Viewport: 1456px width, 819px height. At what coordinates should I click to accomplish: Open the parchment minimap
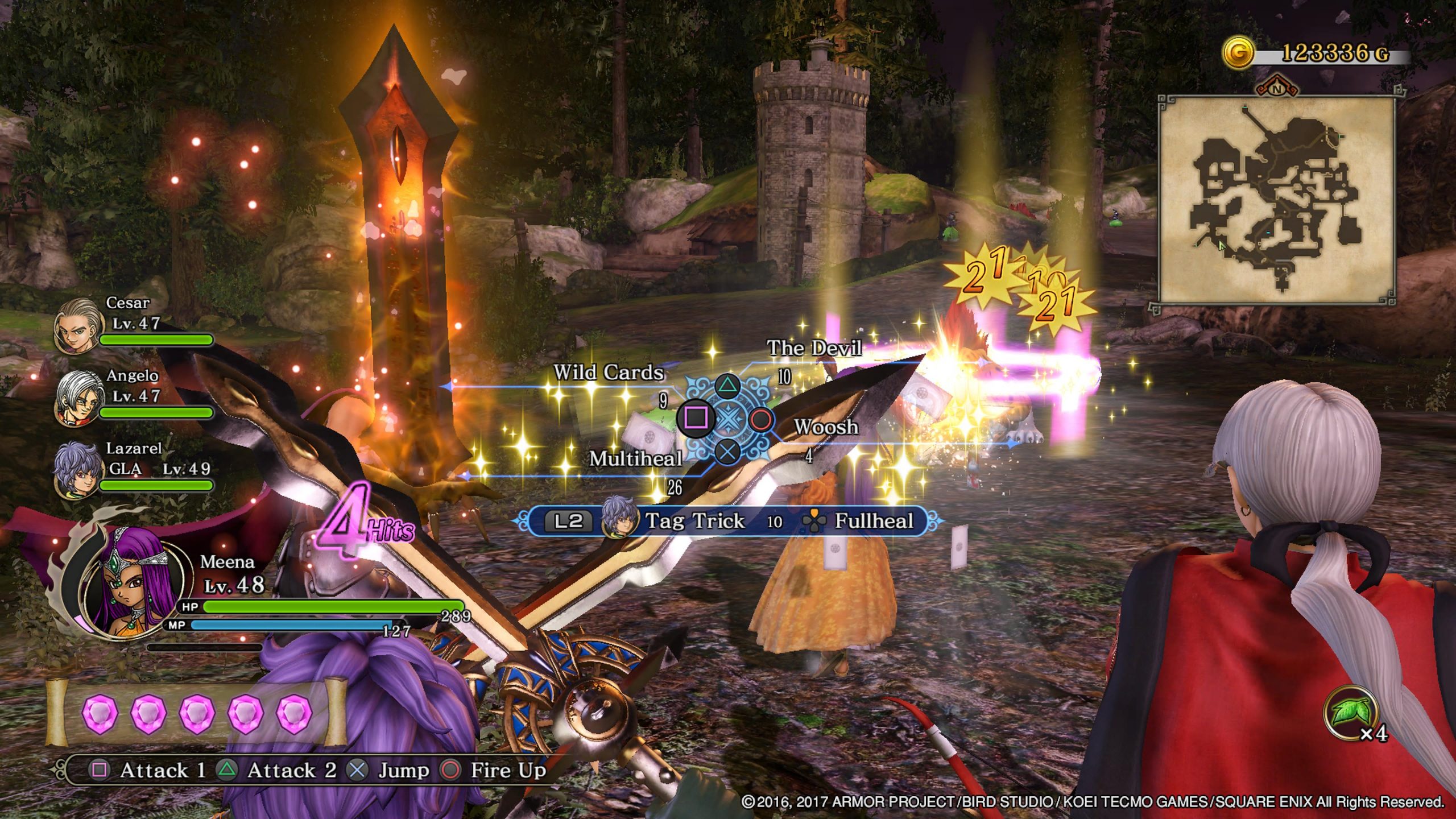point(1276,199)
